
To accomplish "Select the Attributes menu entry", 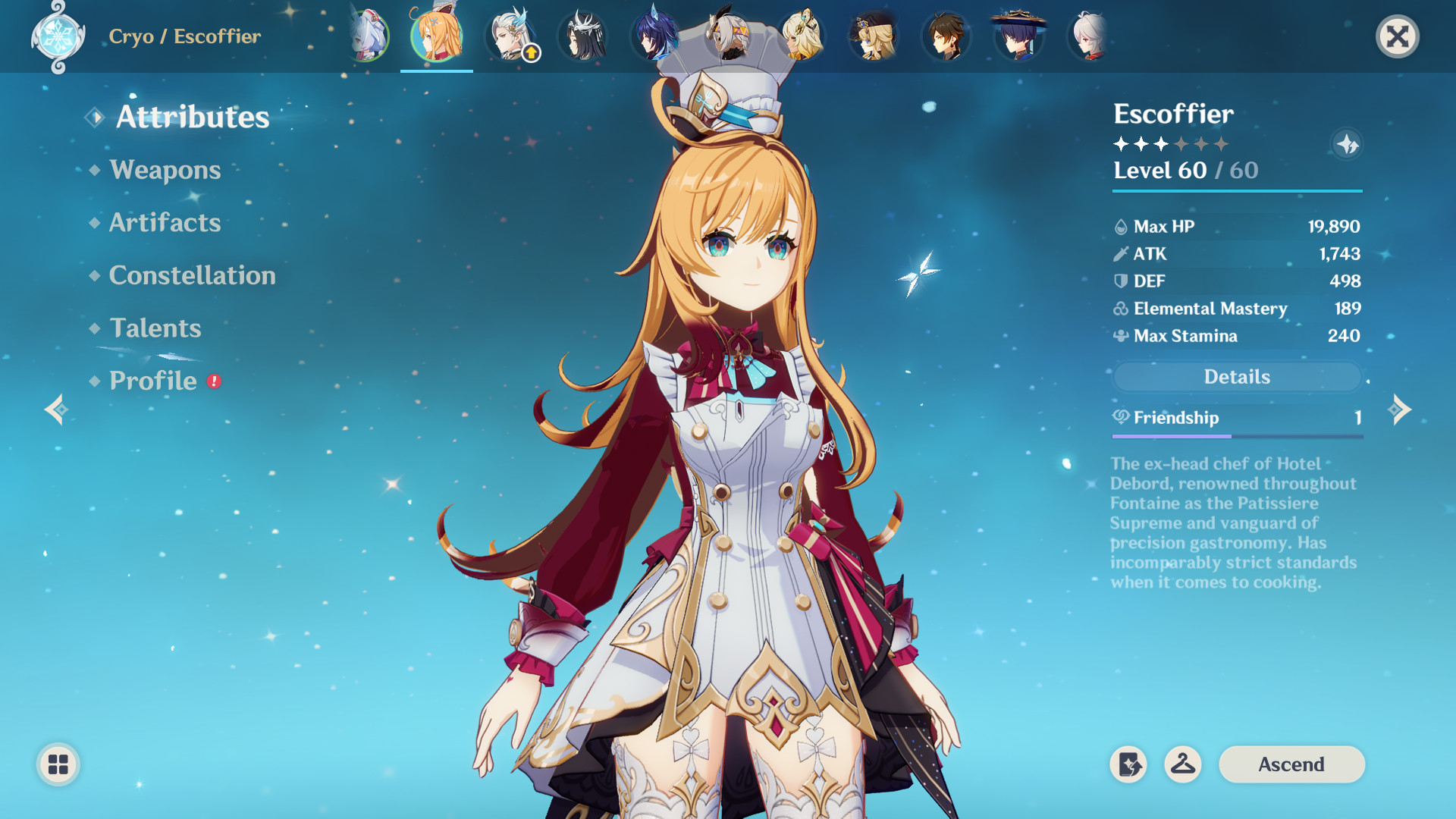I will point(192,117).
